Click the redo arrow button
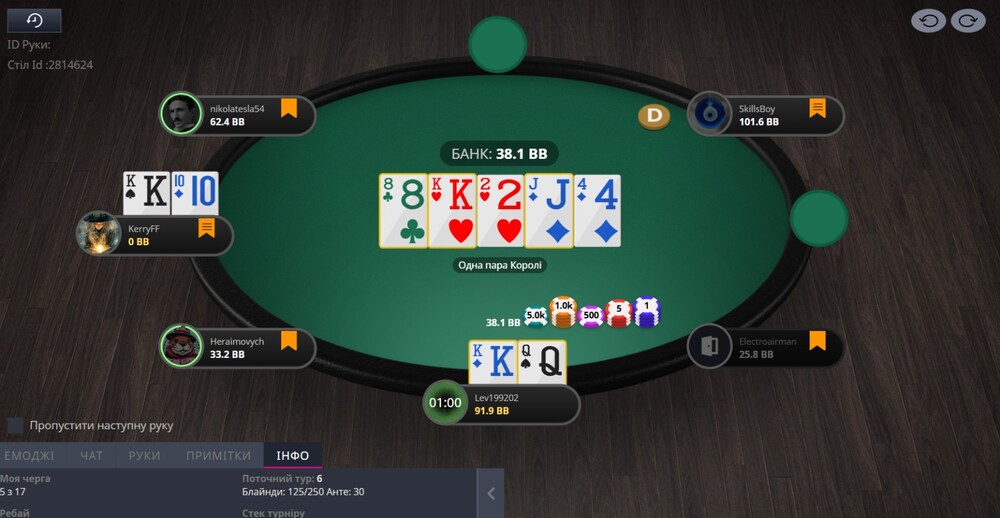Screen dimensions: 1000x518 [968, 20]
